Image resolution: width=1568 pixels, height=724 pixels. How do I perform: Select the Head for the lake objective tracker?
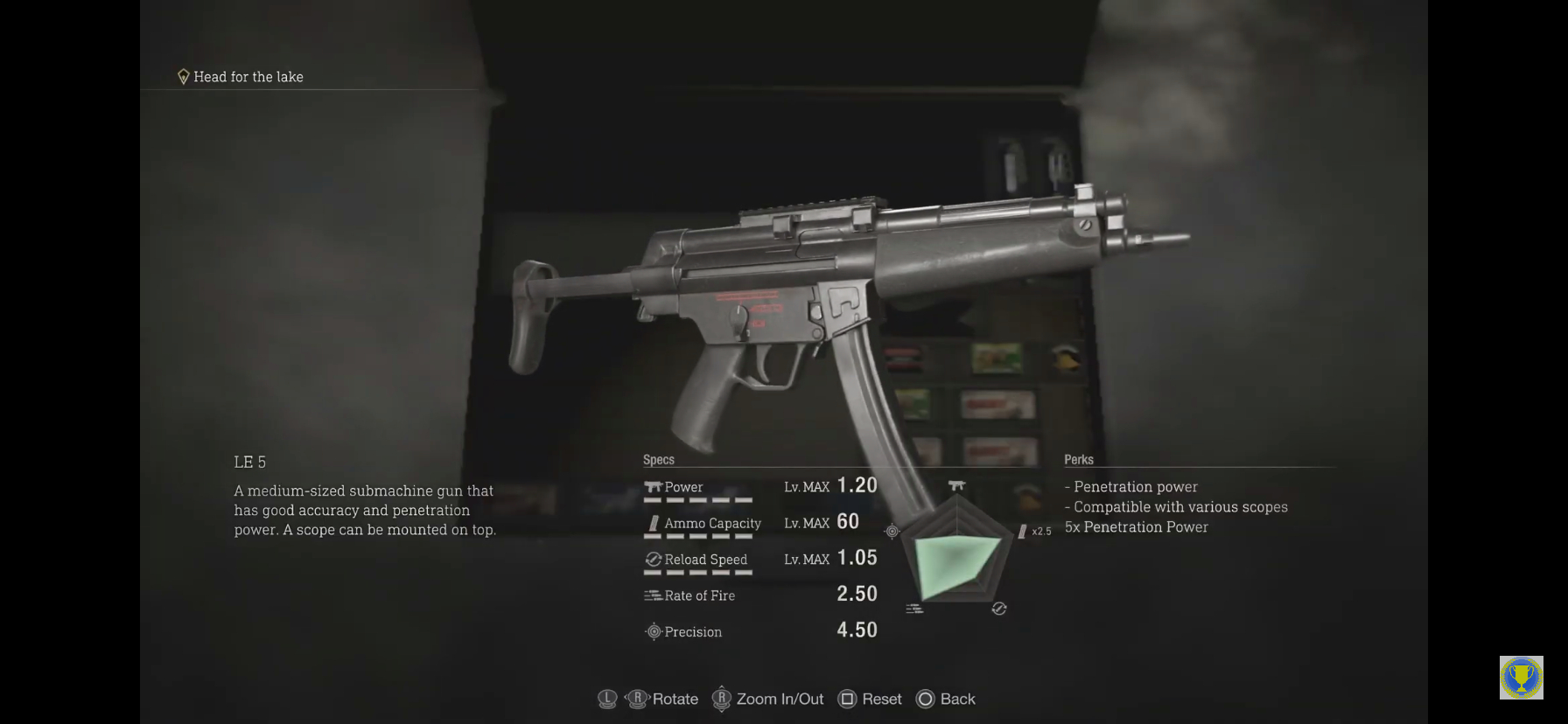pyautogui.click(x=241, y=77)
